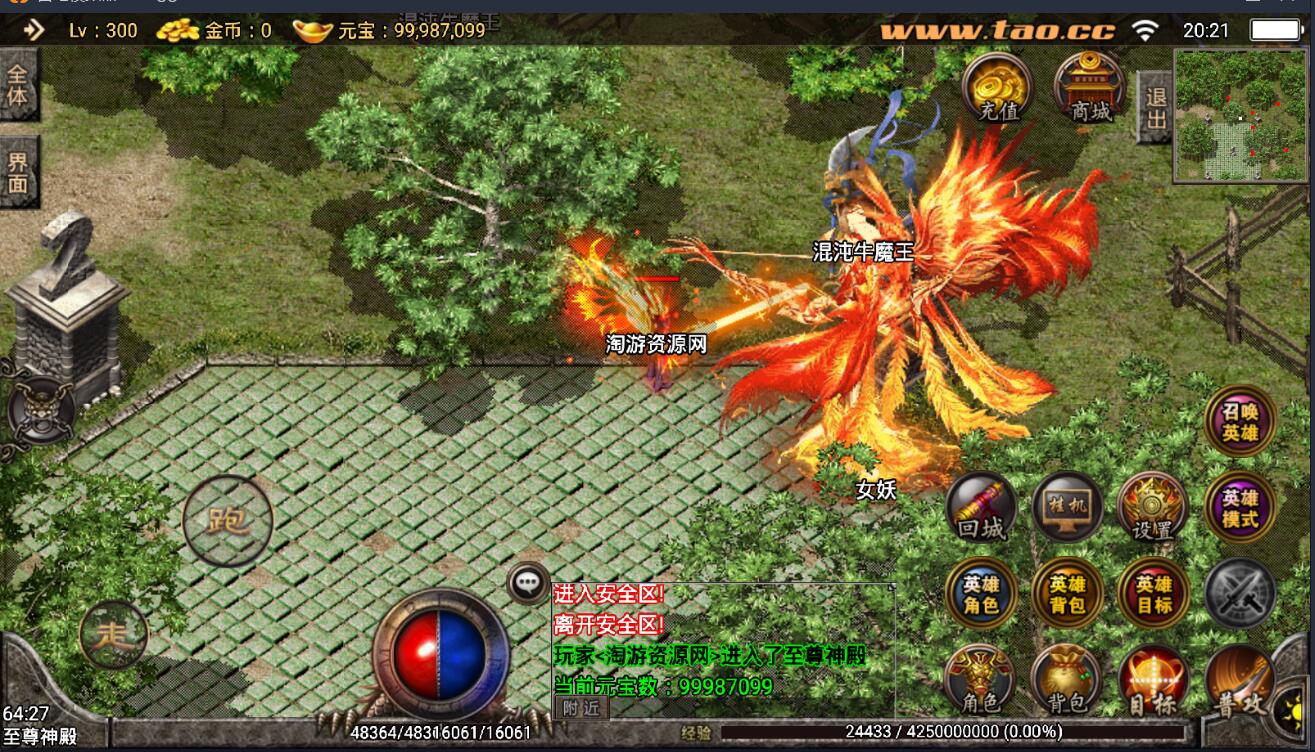Select the 全体 side tab
The height and width of the screenshot is (752, 1315).
point(18,85)
